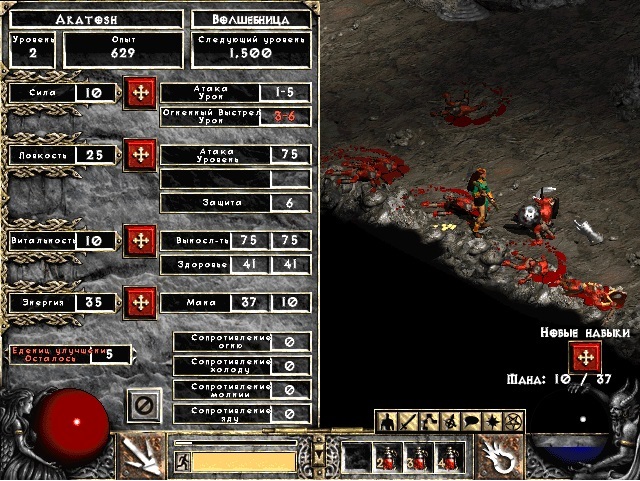This screenshot has height=481, width=640.
Task: Close the character stats panel
Action: [143, 405]
